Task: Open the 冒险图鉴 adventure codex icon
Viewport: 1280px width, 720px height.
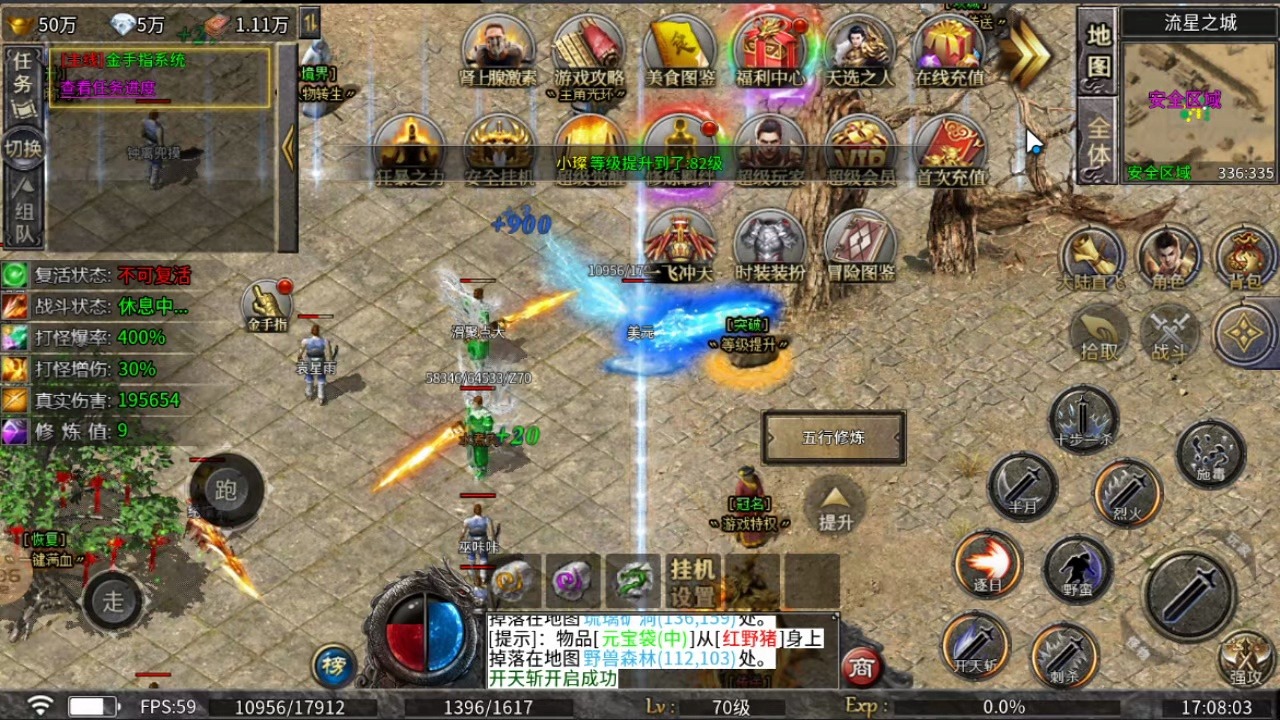Action: click(x=860, y=245)
